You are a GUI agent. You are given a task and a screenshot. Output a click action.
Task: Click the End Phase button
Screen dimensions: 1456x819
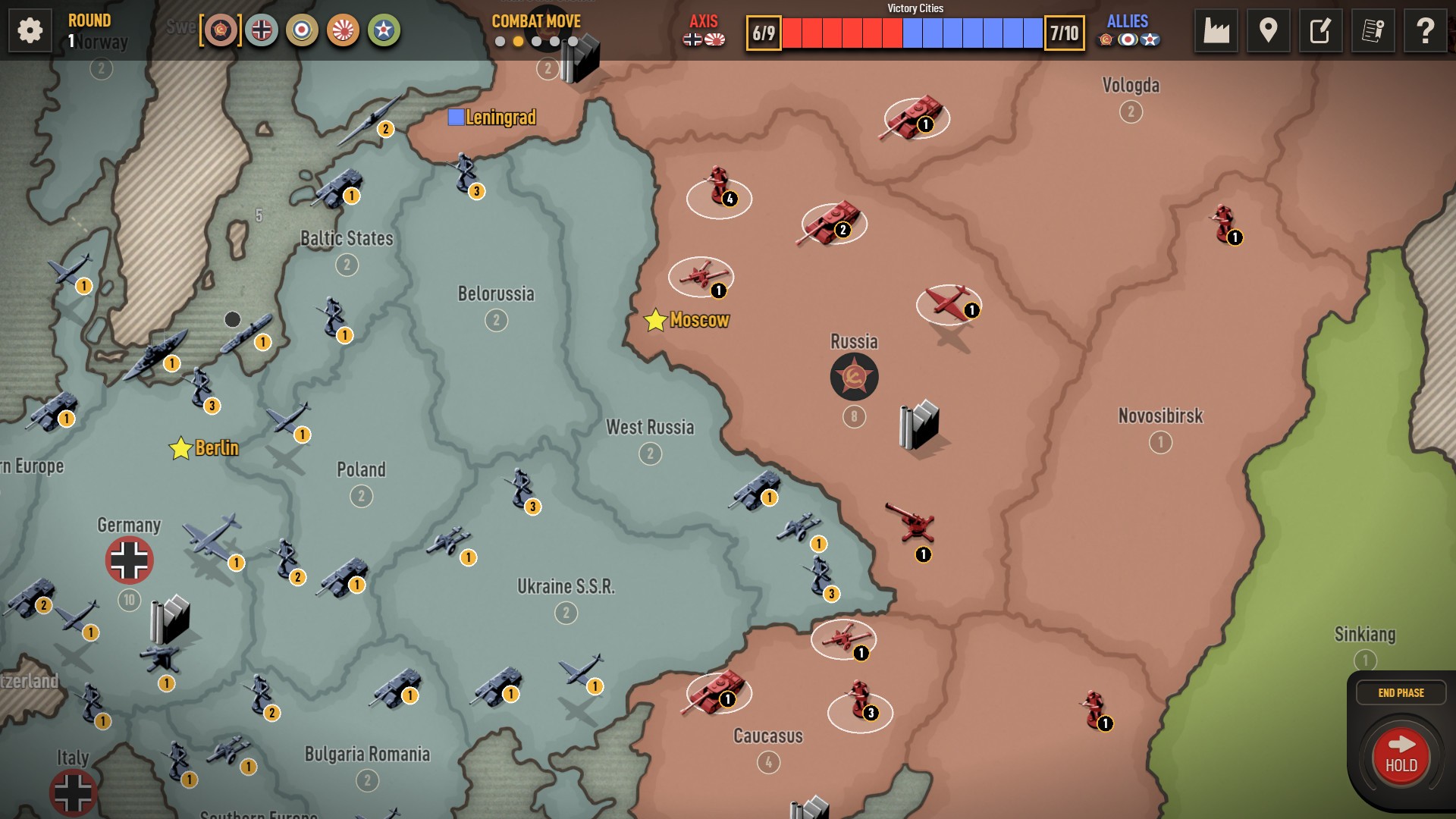click(x=1401, y=692)
